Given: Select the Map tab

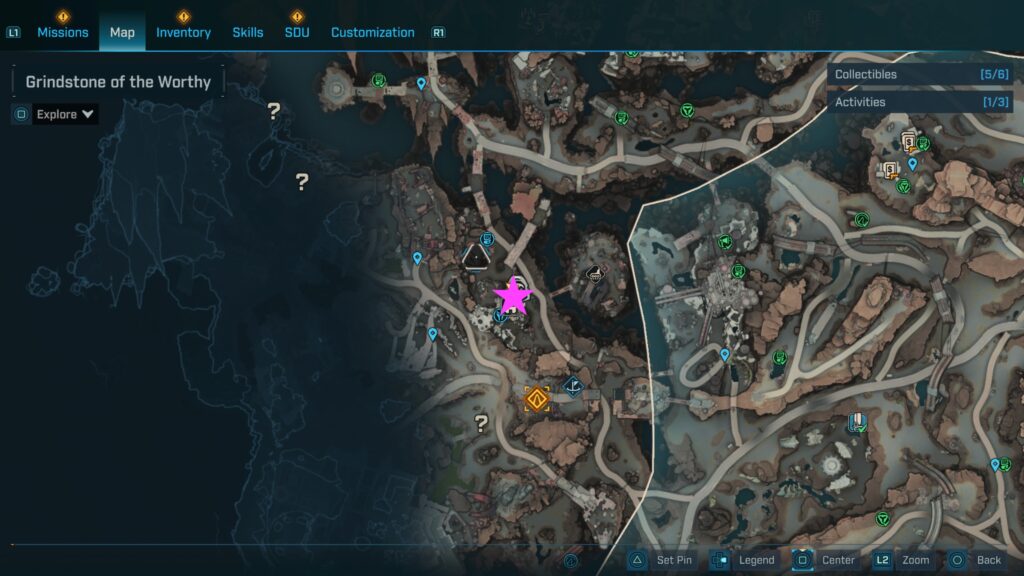Looking at the screenshot, I should coord(122,32).
